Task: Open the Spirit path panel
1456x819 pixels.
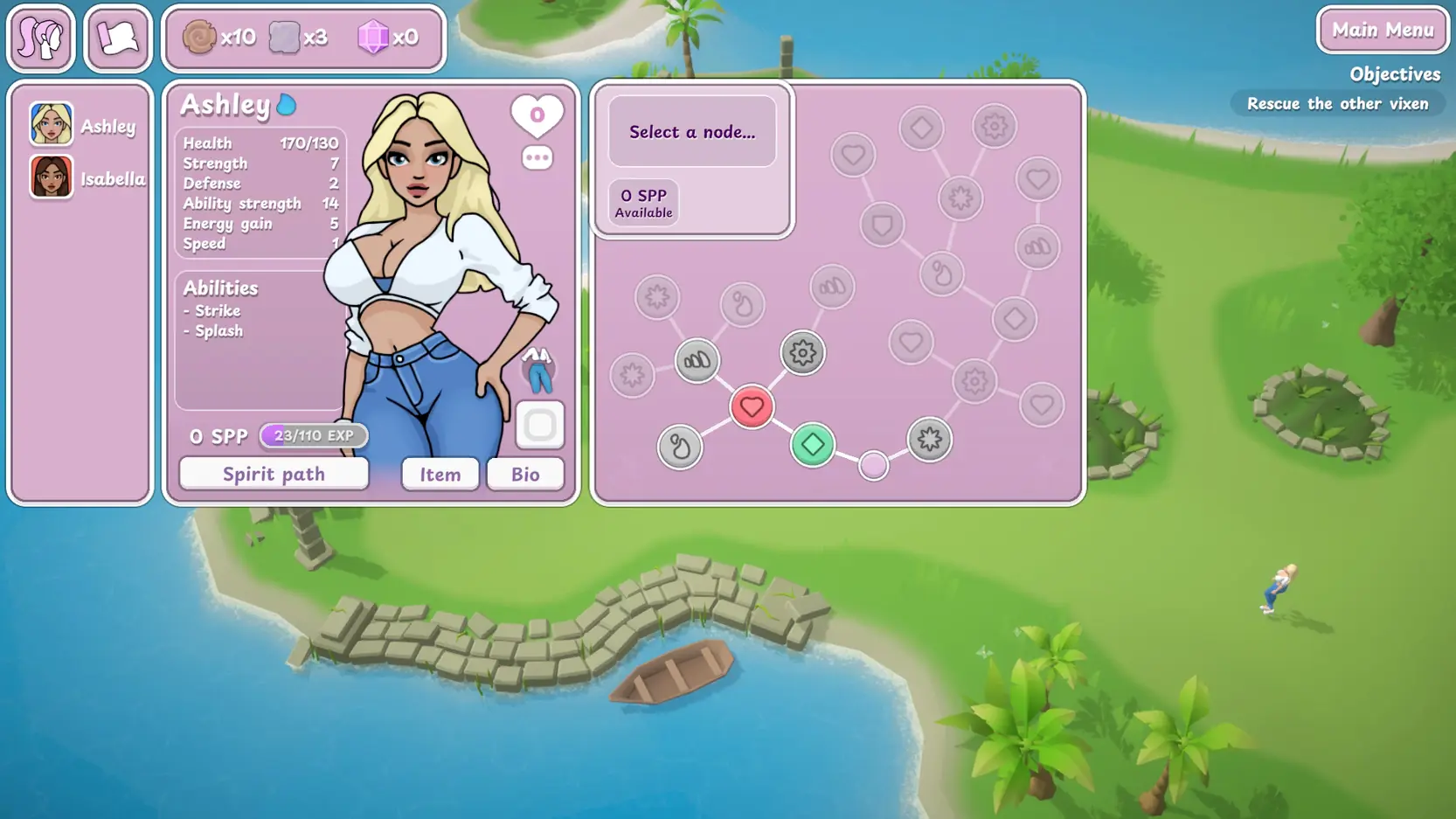Action: 274,474
